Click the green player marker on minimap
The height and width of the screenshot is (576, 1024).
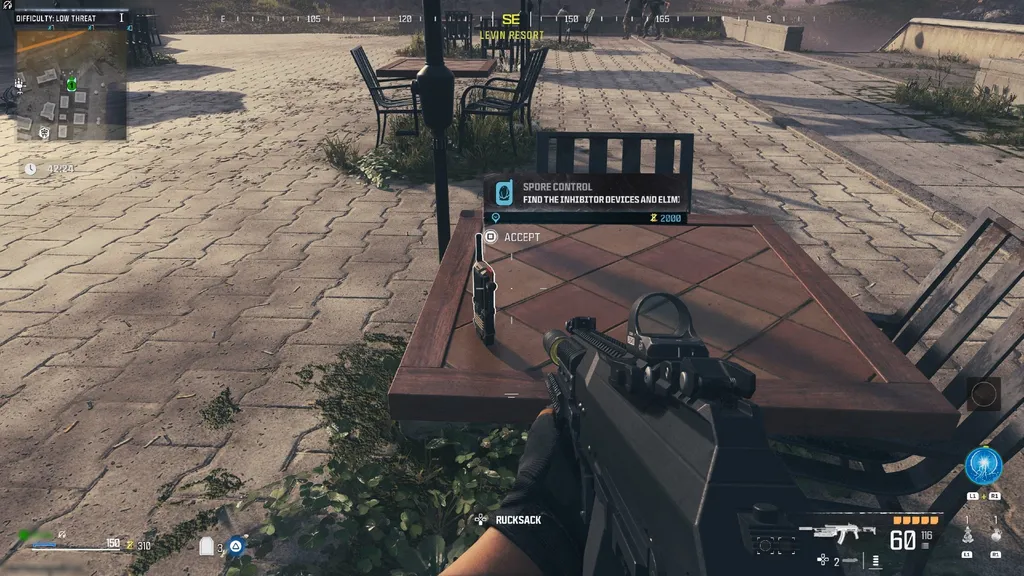[72, 85]
